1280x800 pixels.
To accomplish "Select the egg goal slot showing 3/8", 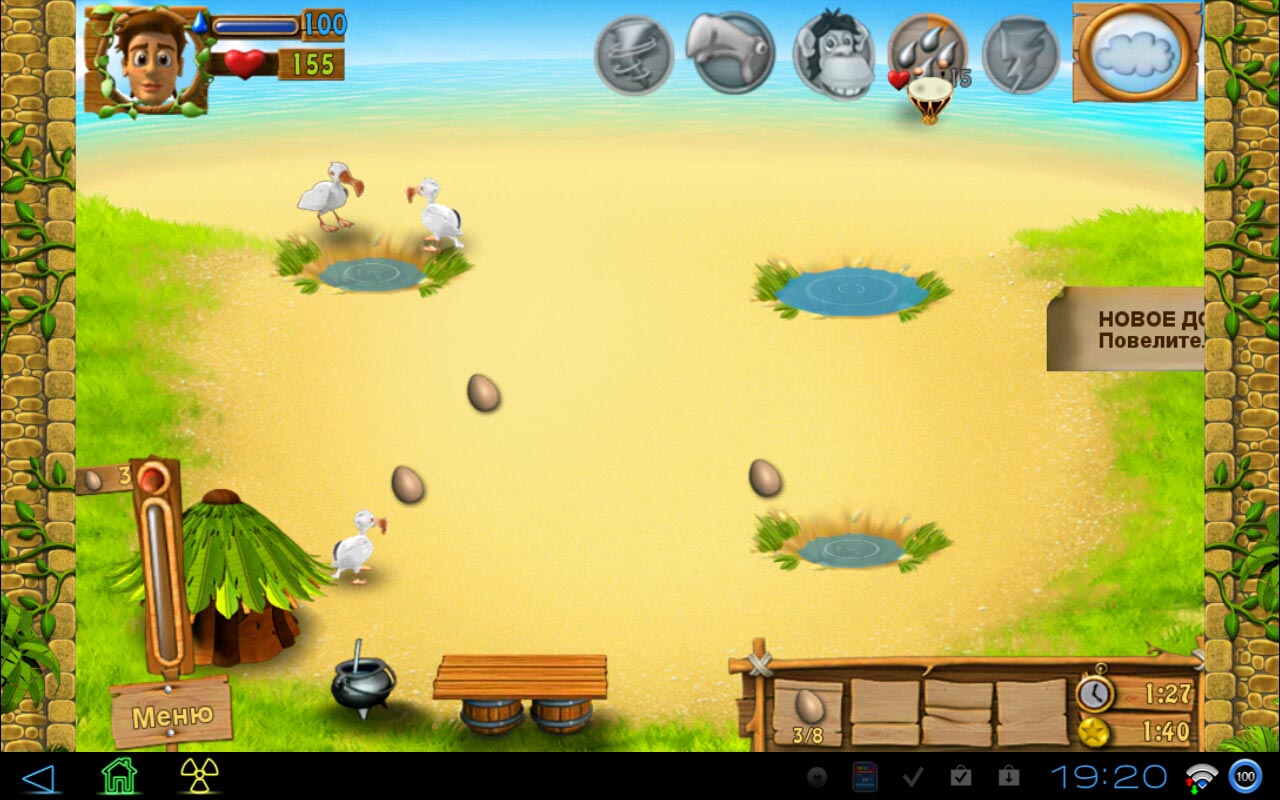I will [x=808, y=713].
